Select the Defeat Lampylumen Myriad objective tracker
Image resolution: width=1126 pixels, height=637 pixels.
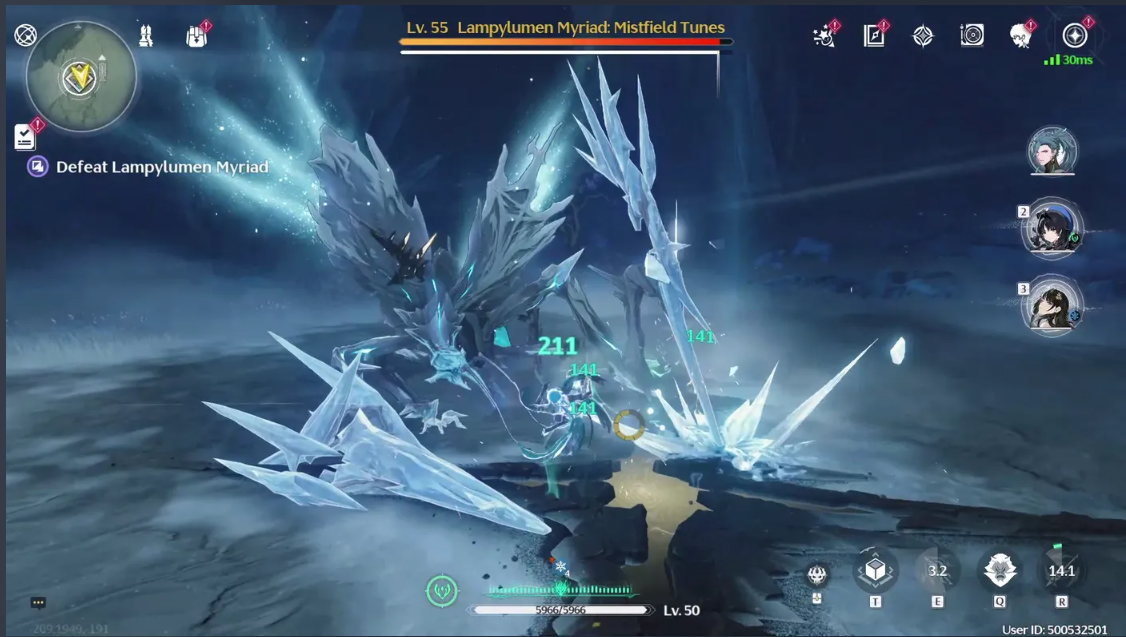pyautogui.click(x=150, y=167)
